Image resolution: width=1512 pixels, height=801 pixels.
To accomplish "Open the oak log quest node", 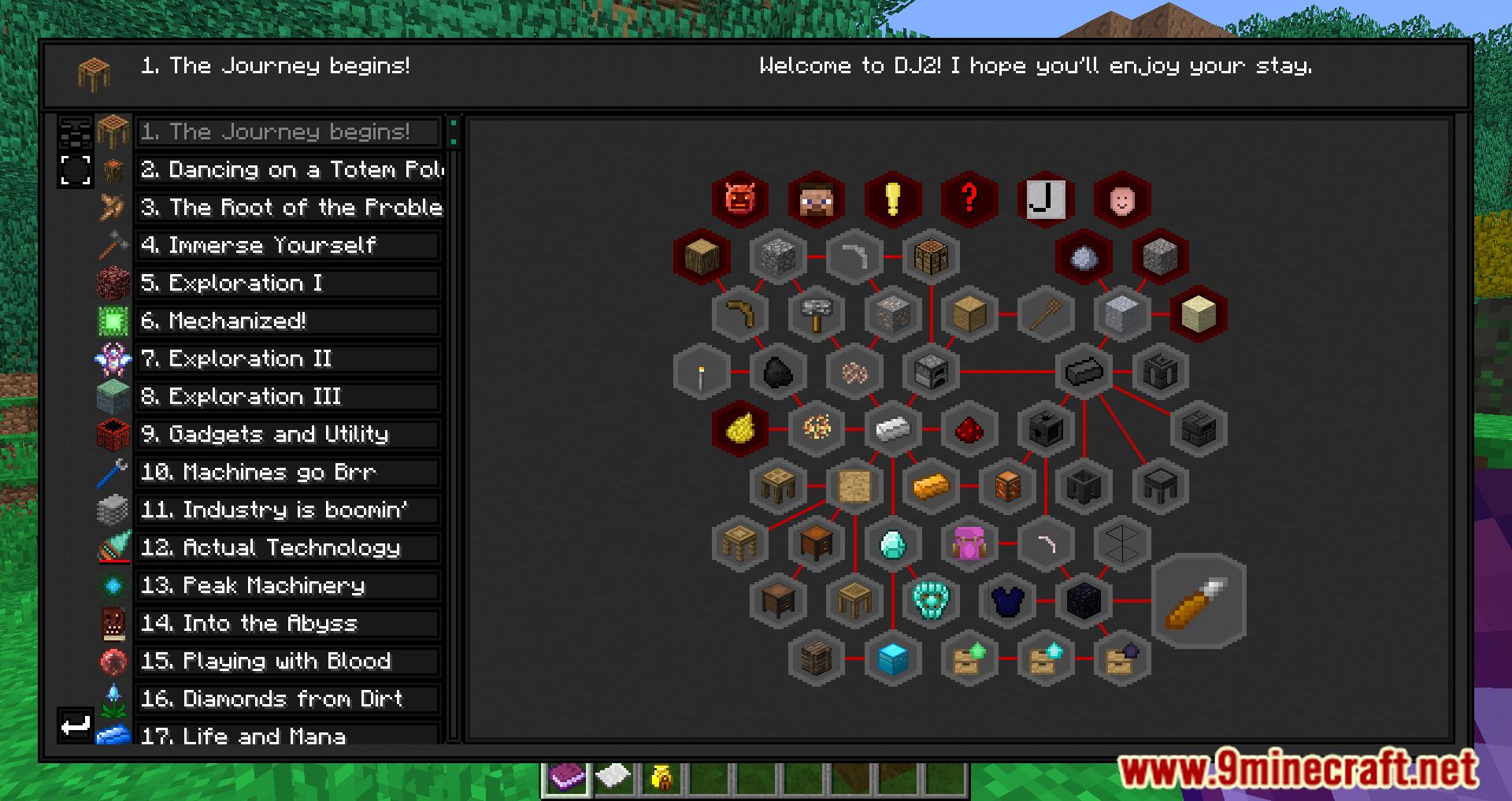I will coord(702,256).
